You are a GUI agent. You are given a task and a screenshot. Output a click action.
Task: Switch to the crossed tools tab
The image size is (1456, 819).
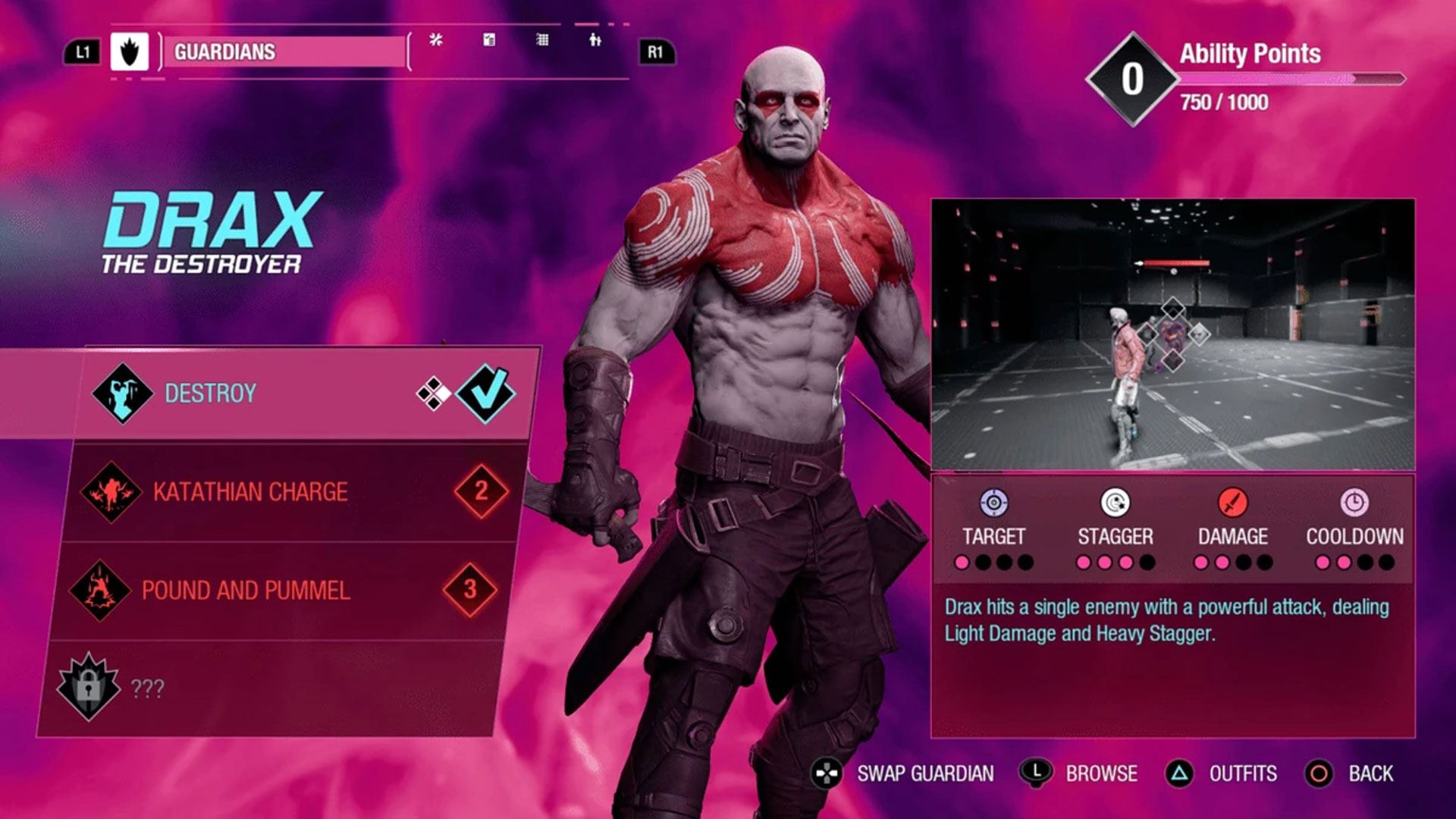435,40
